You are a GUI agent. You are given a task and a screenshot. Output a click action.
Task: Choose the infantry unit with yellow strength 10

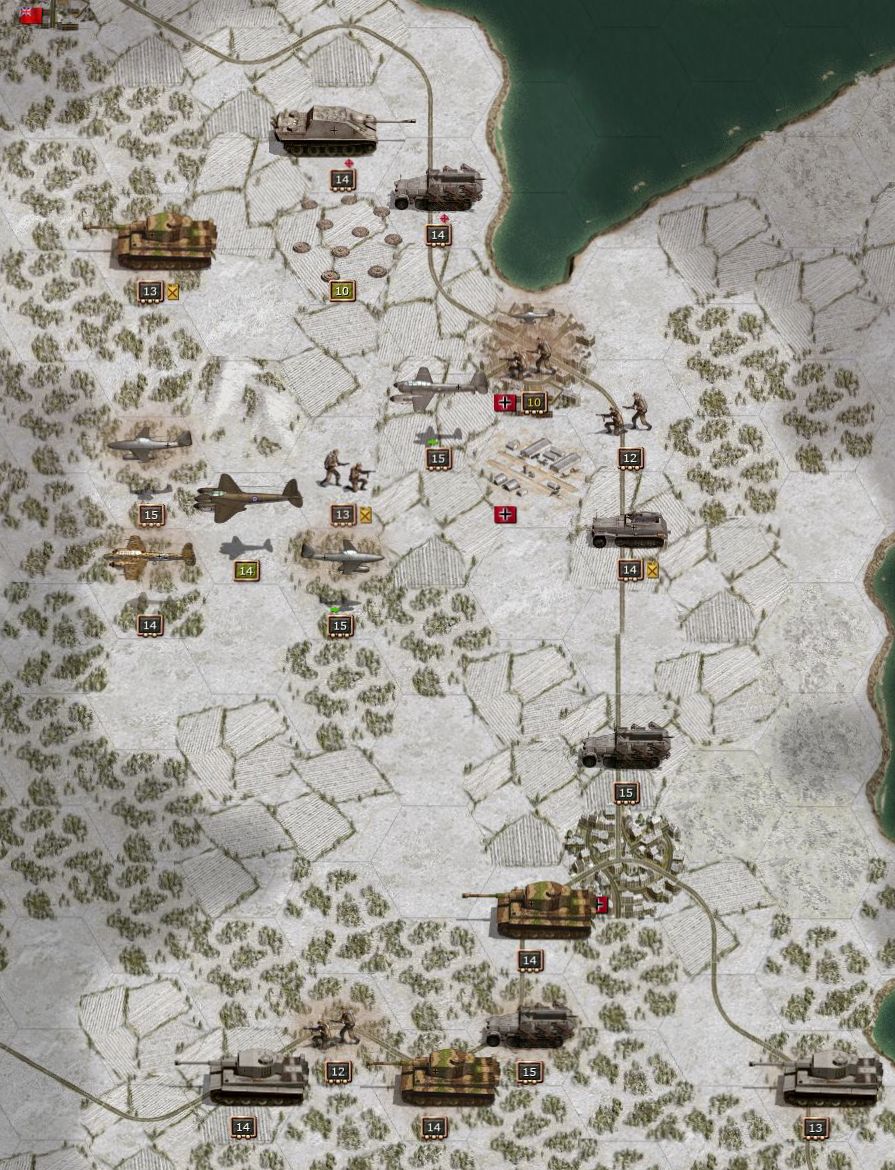click(531, 359)
